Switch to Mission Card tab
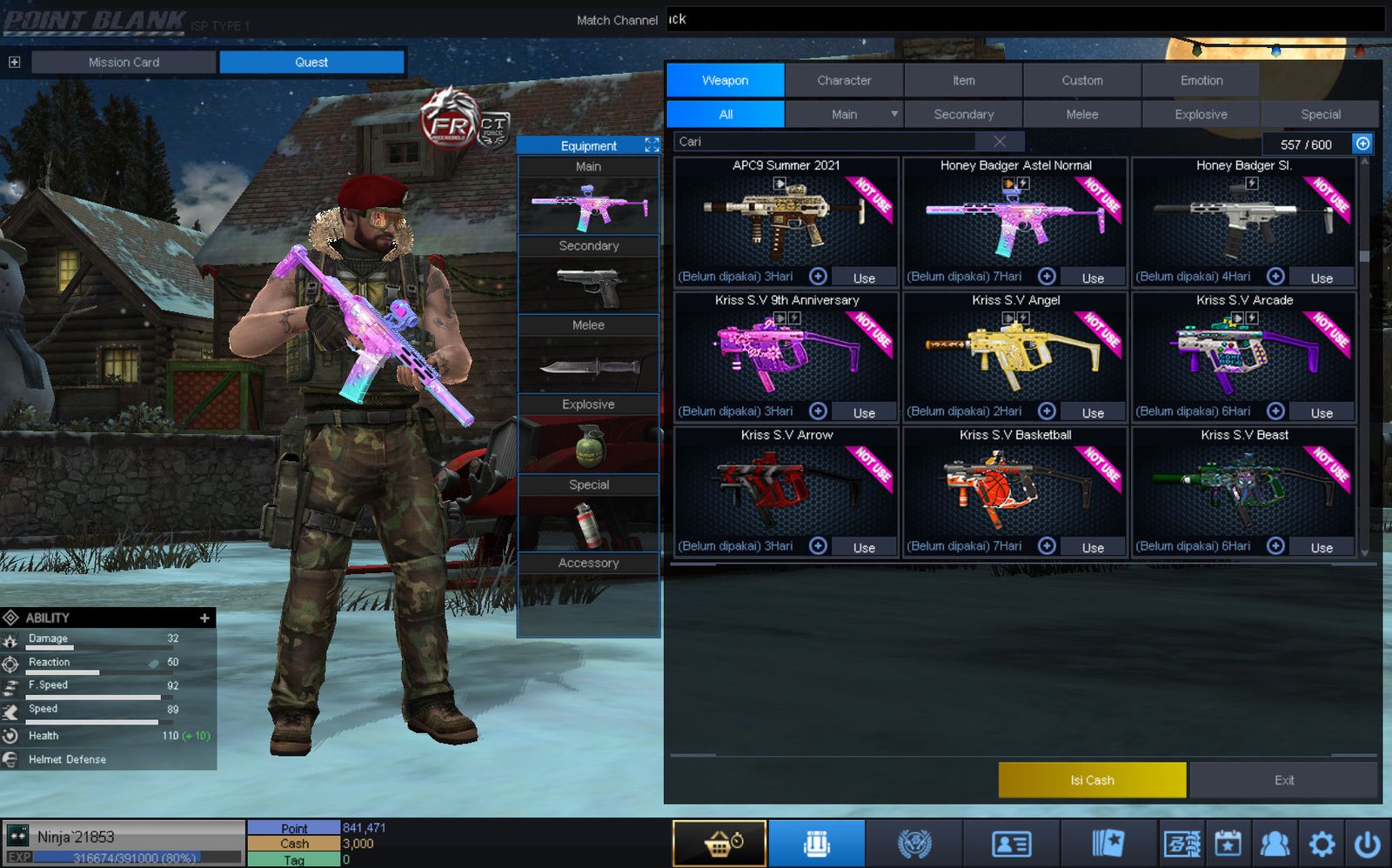 124,62
